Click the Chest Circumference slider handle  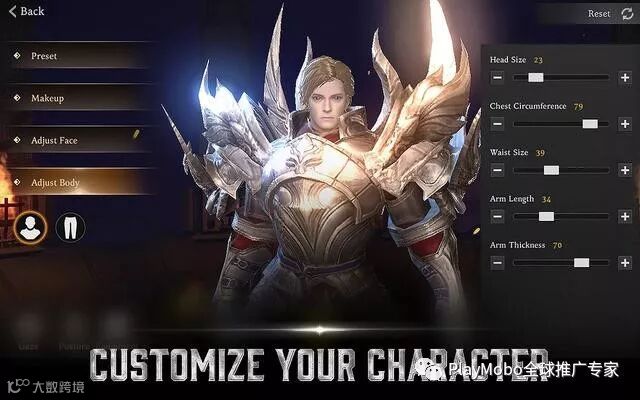(590, 123)
